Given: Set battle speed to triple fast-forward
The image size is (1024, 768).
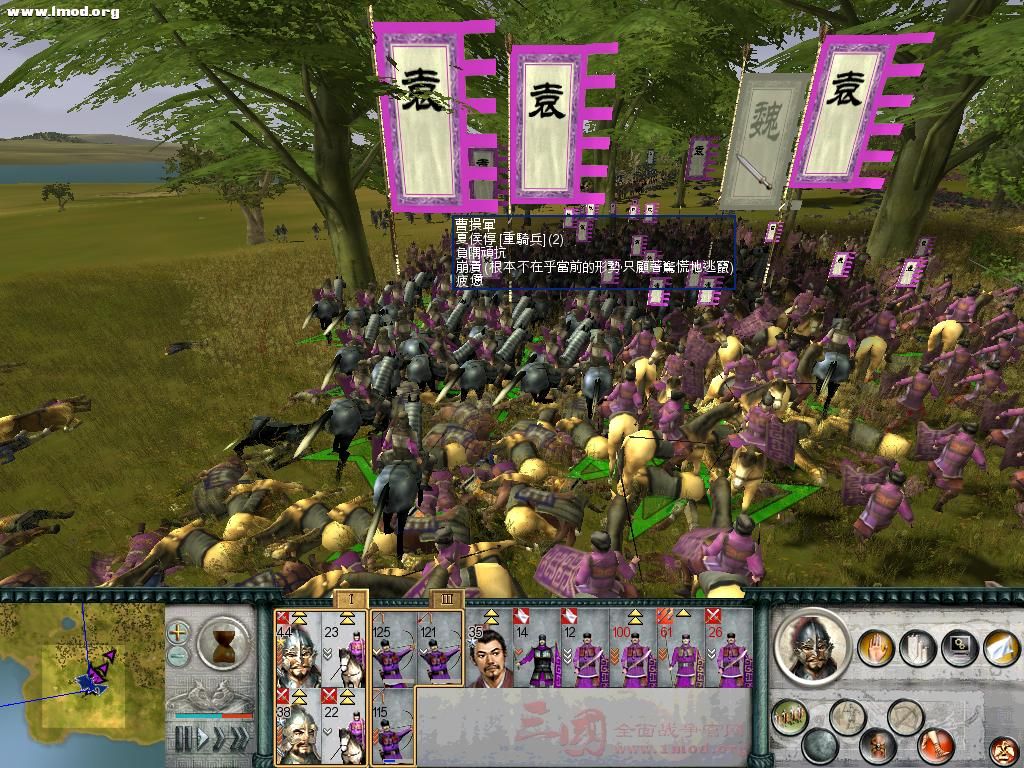Looking at the screenshot, I should click(x=238, y=740).
